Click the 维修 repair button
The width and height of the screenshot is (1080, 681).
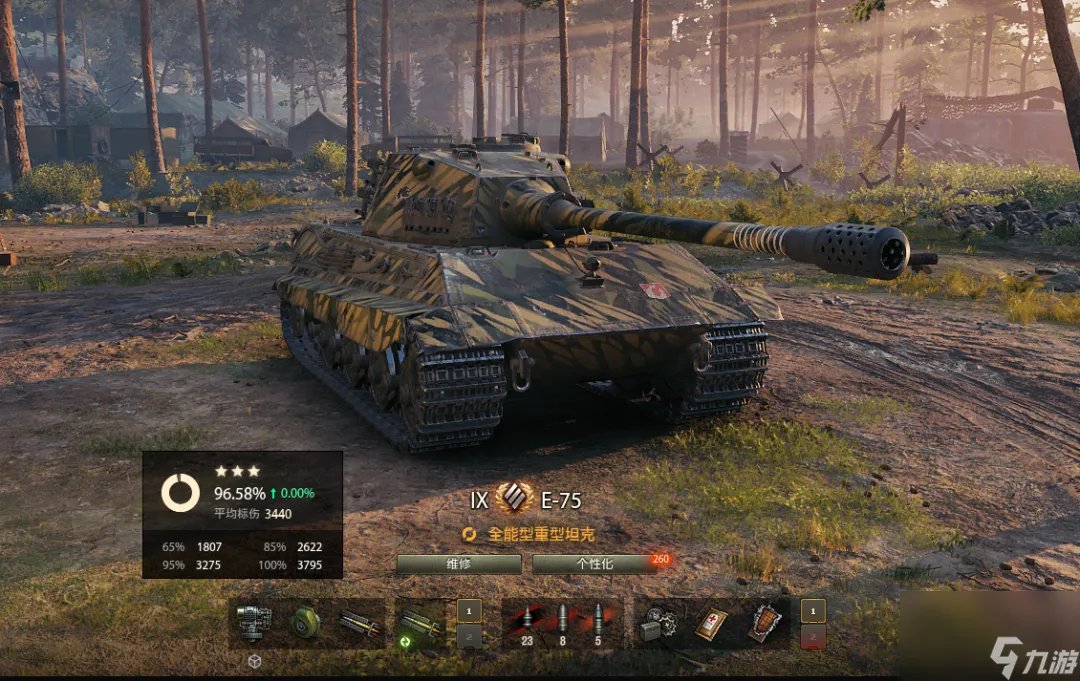[x=458, y=564]
